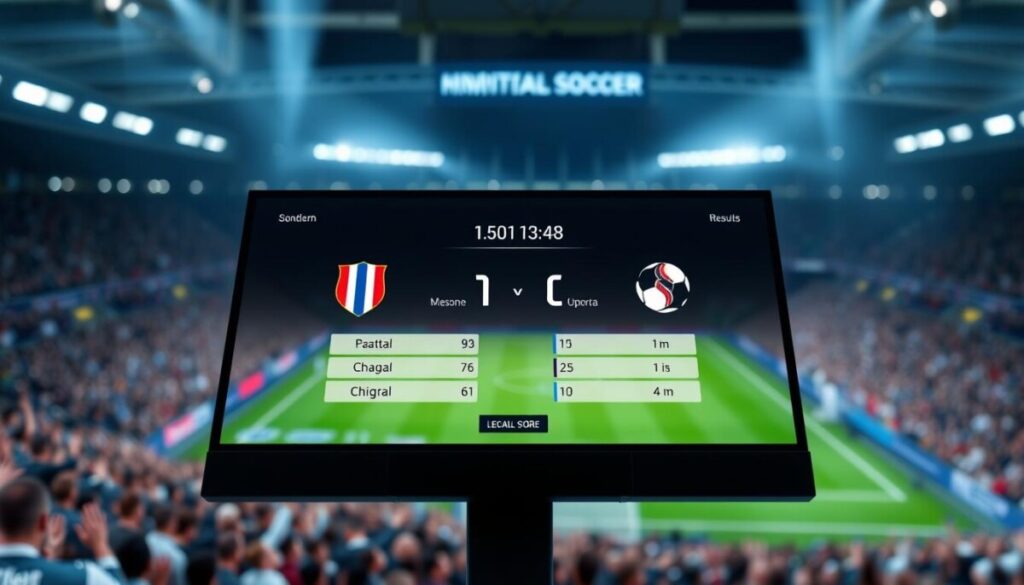Image resolution: width=1024 pixels, height=585 pixels.
Task: Select the red and blue striped shield crest
Action: [x=361, y=288]
